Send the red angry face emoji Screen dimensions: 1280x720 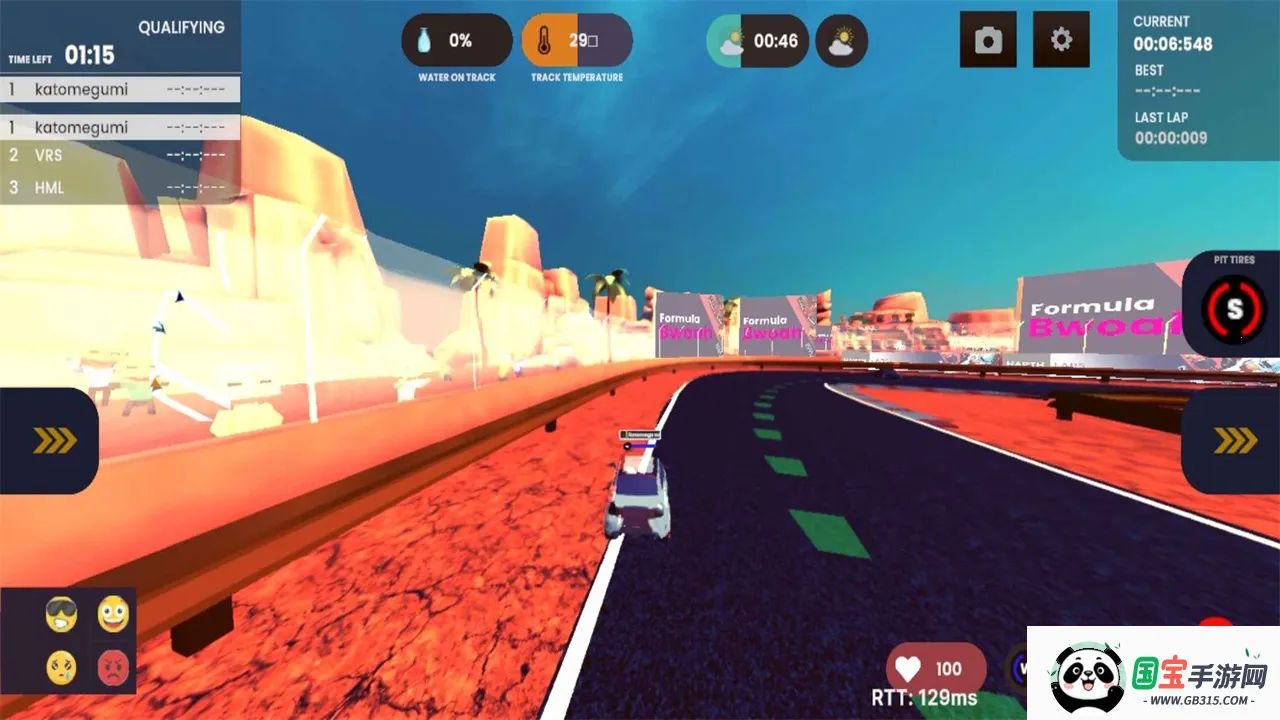coord(113,667)
